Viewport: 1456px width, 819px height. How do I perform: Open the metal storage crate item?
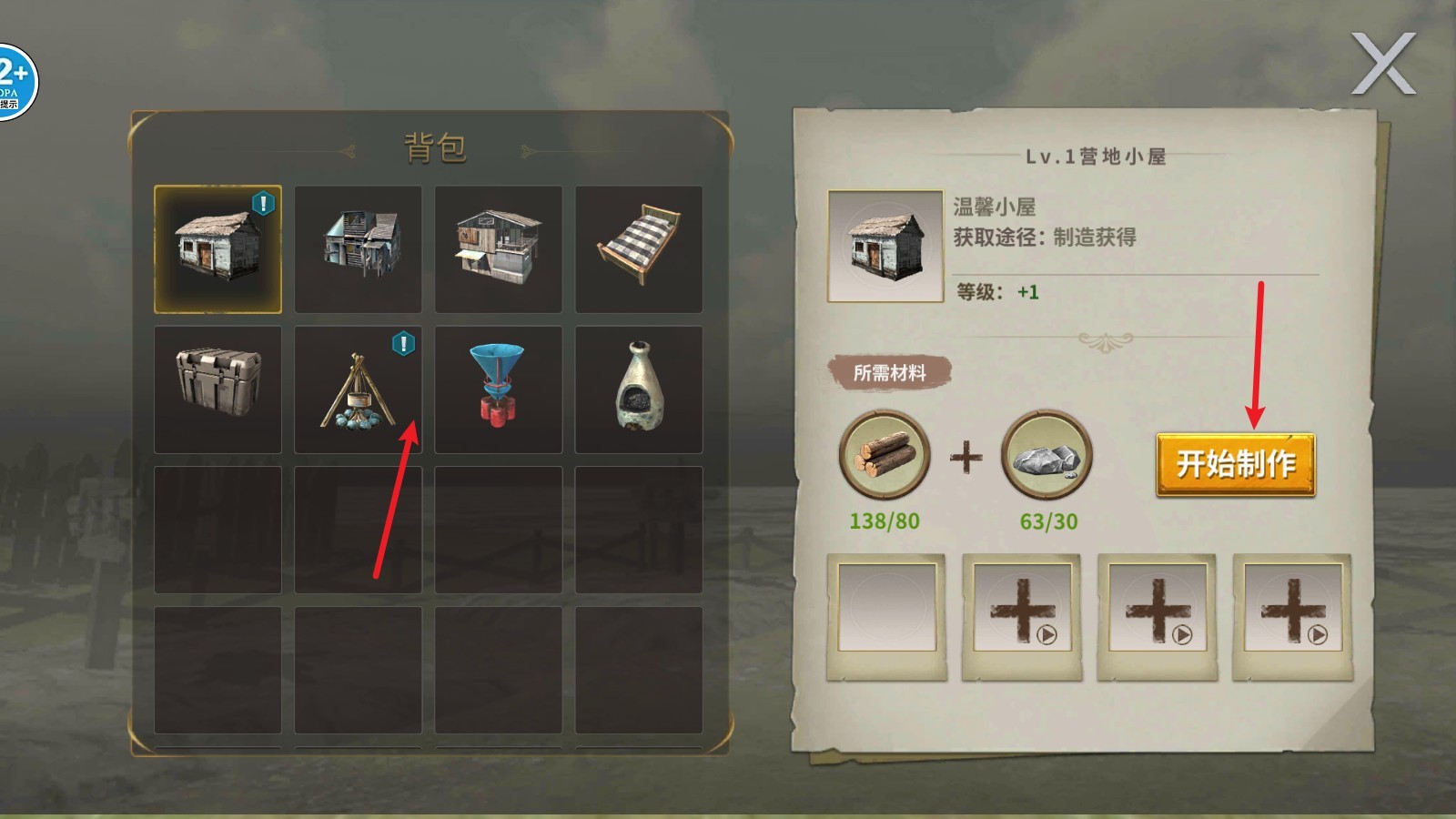[218, 389]
